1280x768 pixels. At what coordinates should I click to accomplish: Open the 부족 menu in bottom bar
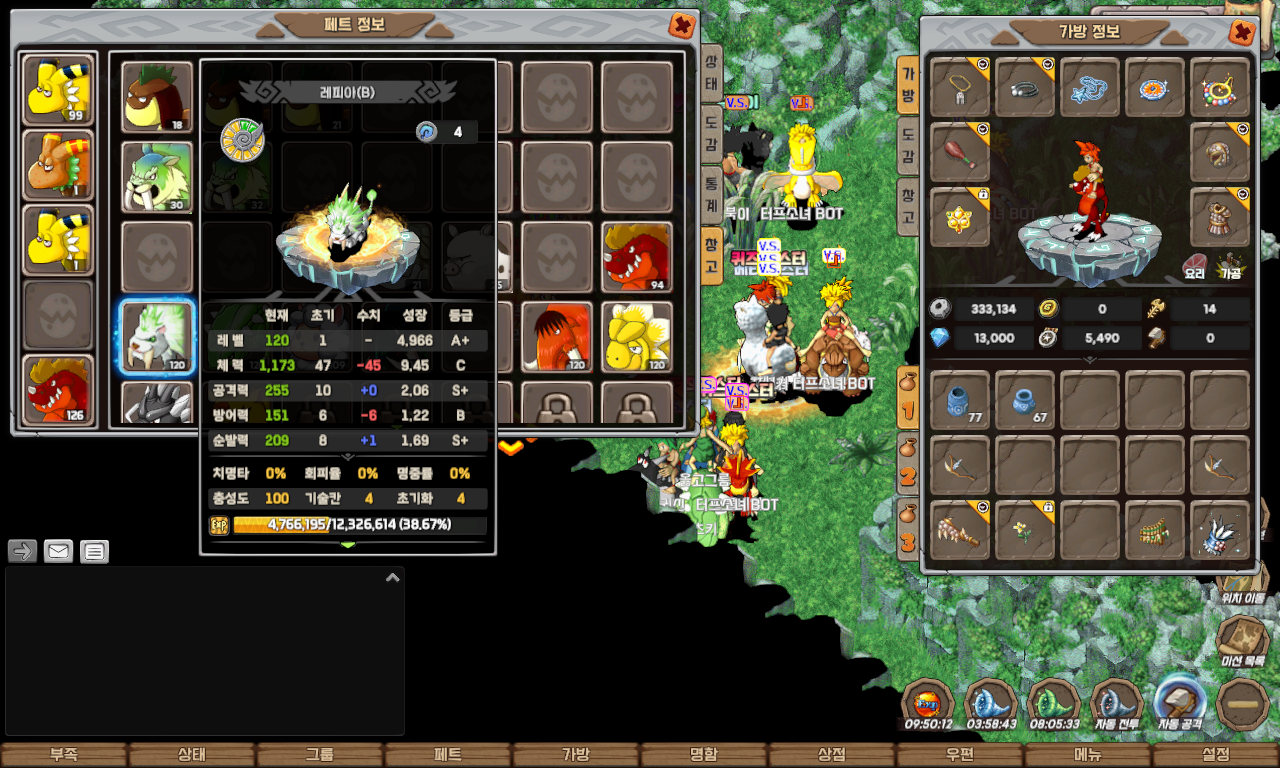[x=64, y=755]
